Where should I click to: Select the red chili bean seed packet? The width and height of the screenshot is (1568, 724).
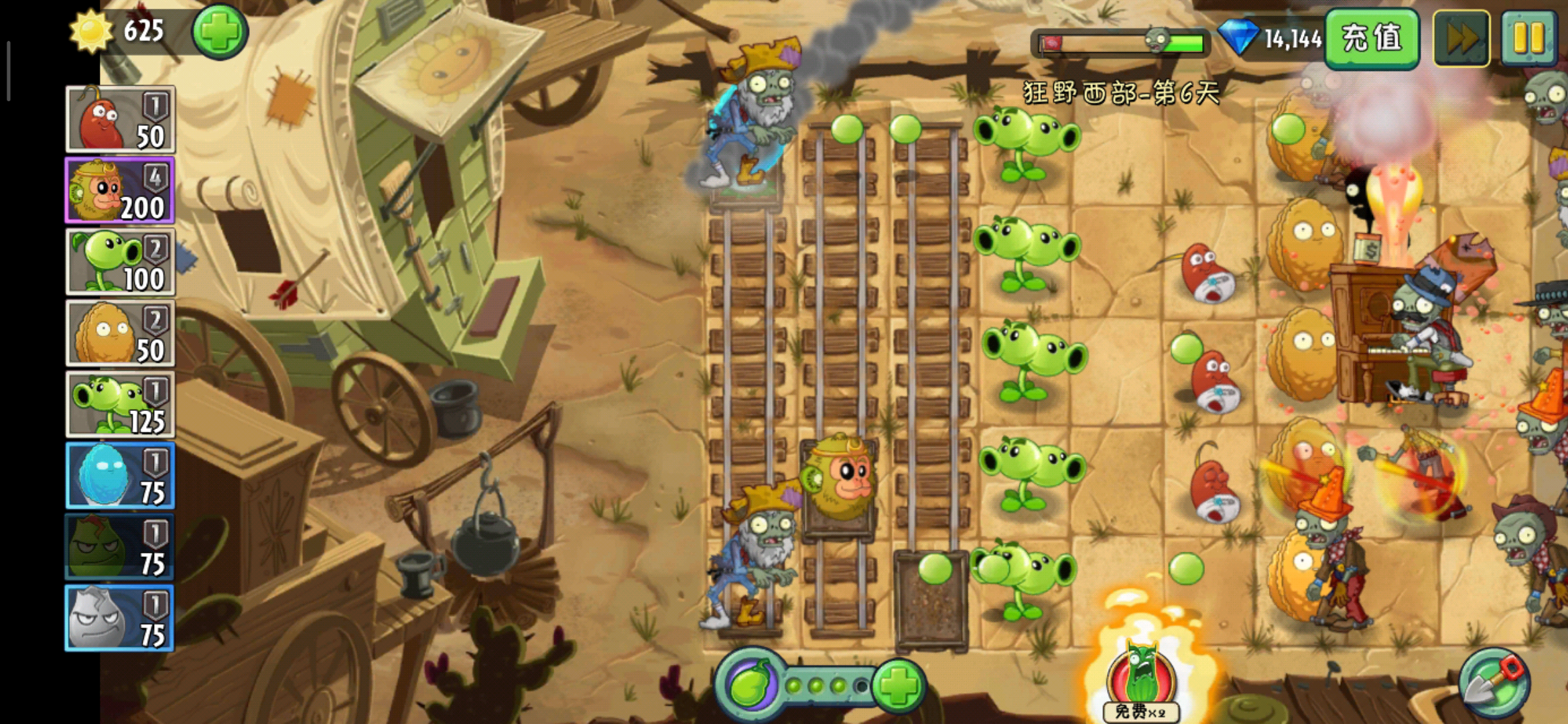[x=121, y=120]
